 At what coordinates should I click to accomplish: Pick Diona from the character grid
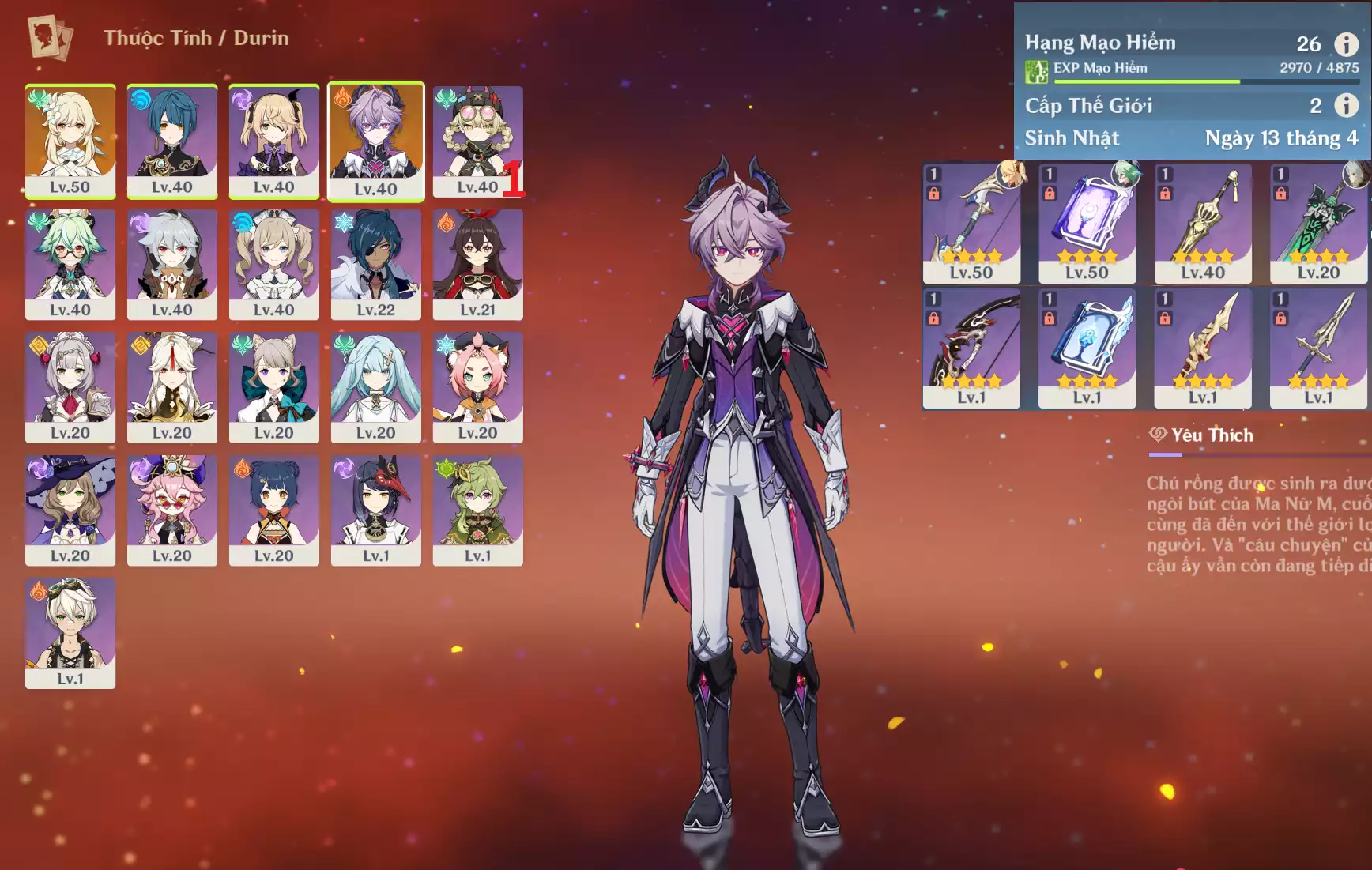477,387
